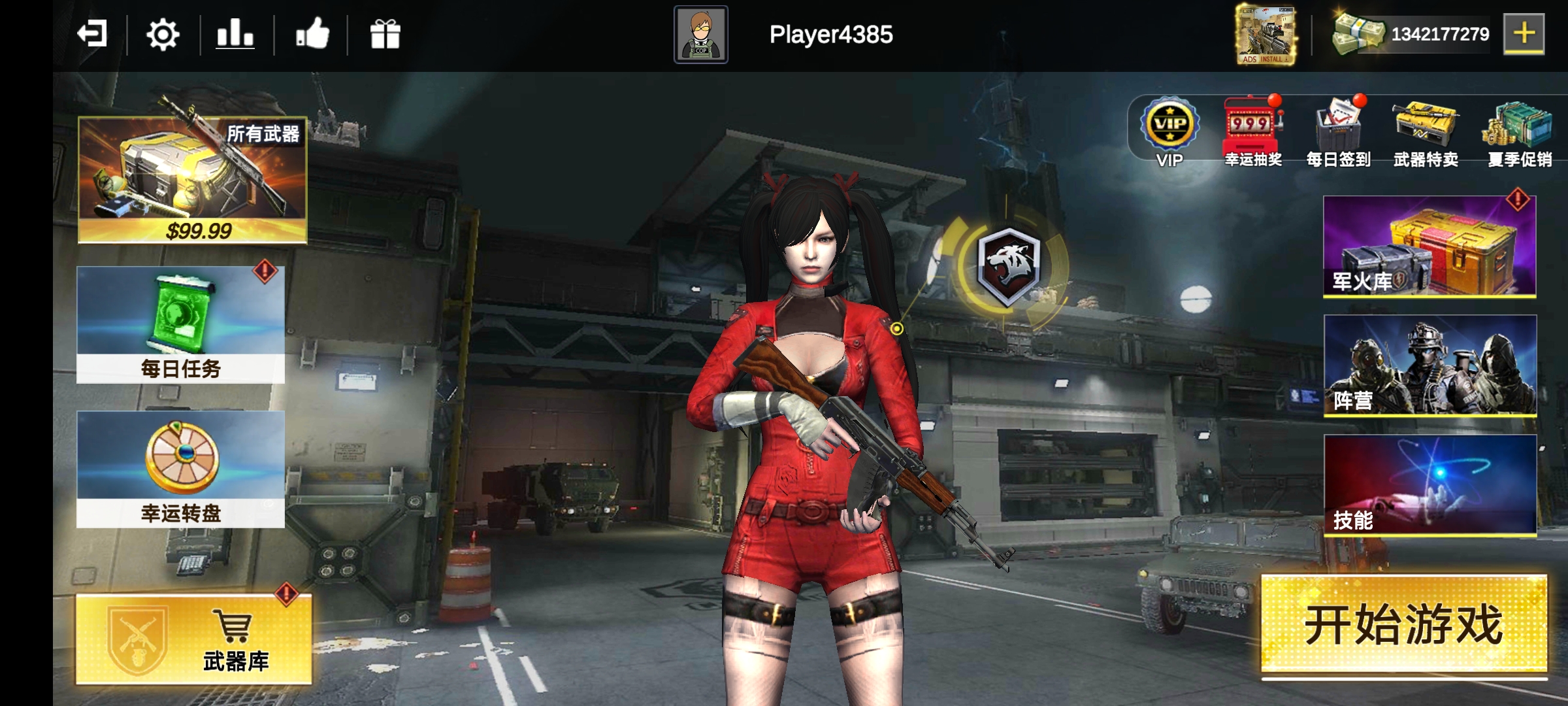Open the 武器特卖 weapon sale
Screen dimensions: 1568x706
tap(1426, 132)
